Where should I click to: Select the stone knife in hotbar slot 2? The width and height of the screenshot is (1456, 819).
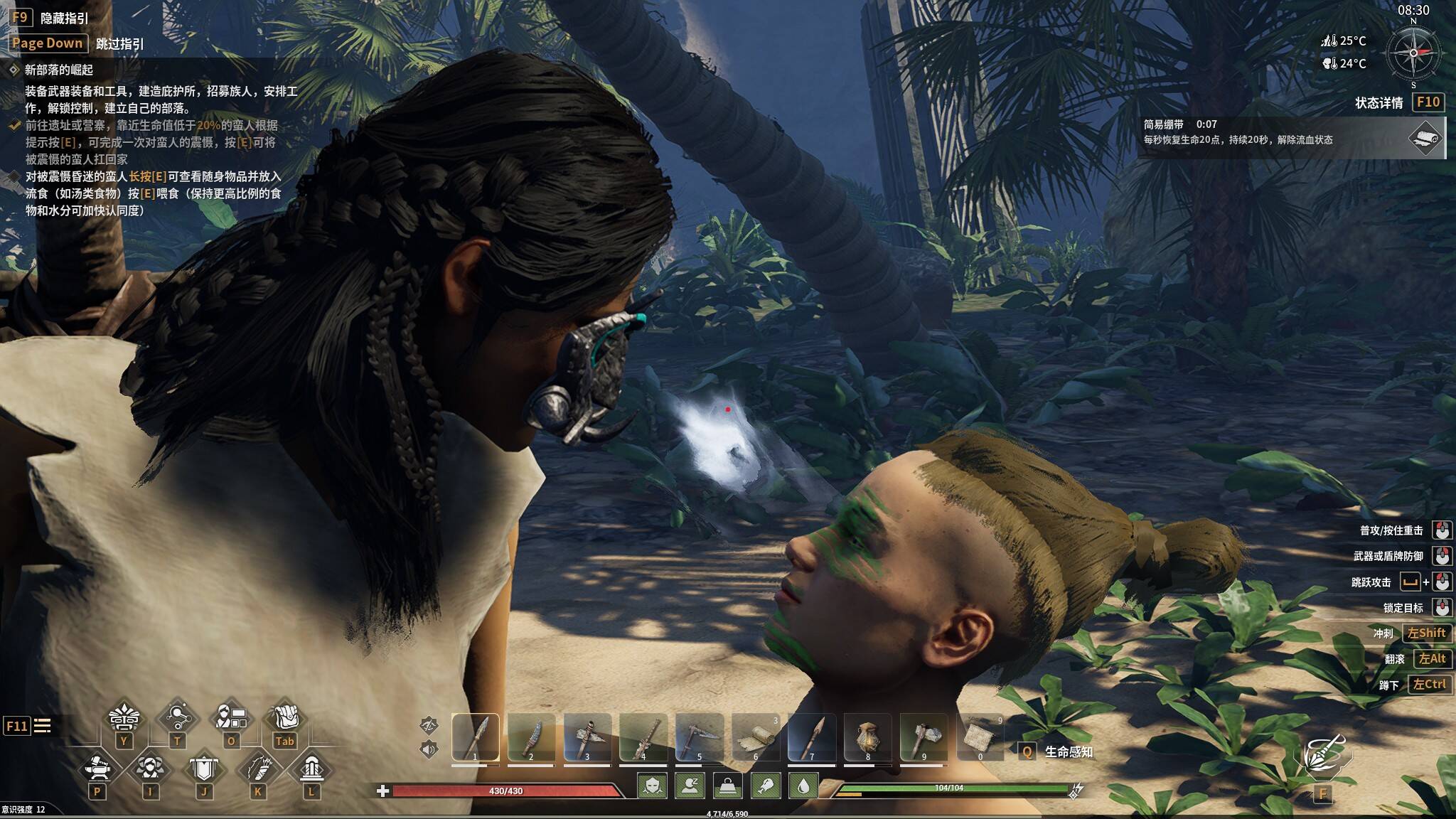point(531,738)
